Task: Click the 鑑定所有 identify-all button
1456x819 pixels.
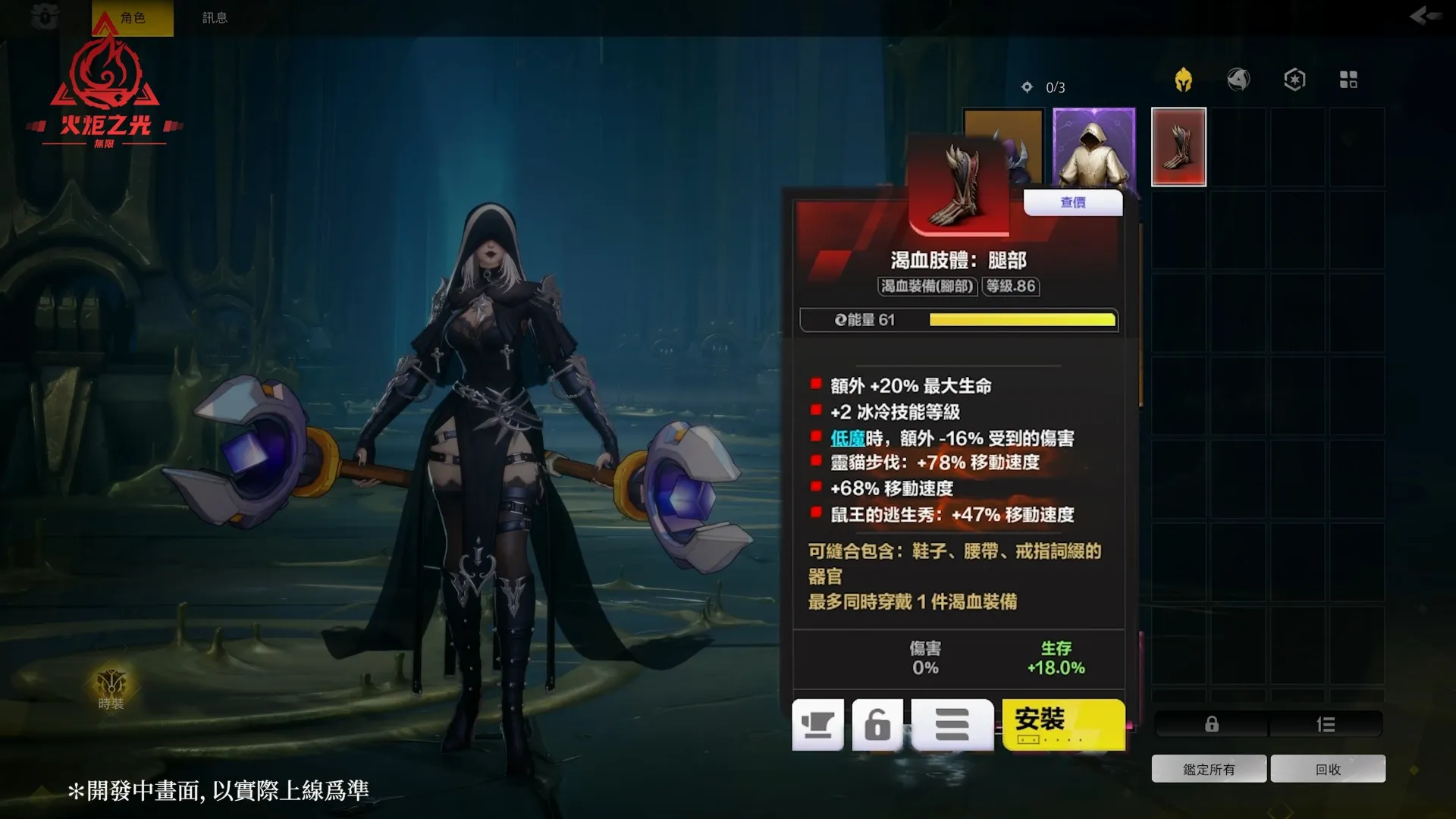Action: pyautogui.click(x=1209, y=767)
